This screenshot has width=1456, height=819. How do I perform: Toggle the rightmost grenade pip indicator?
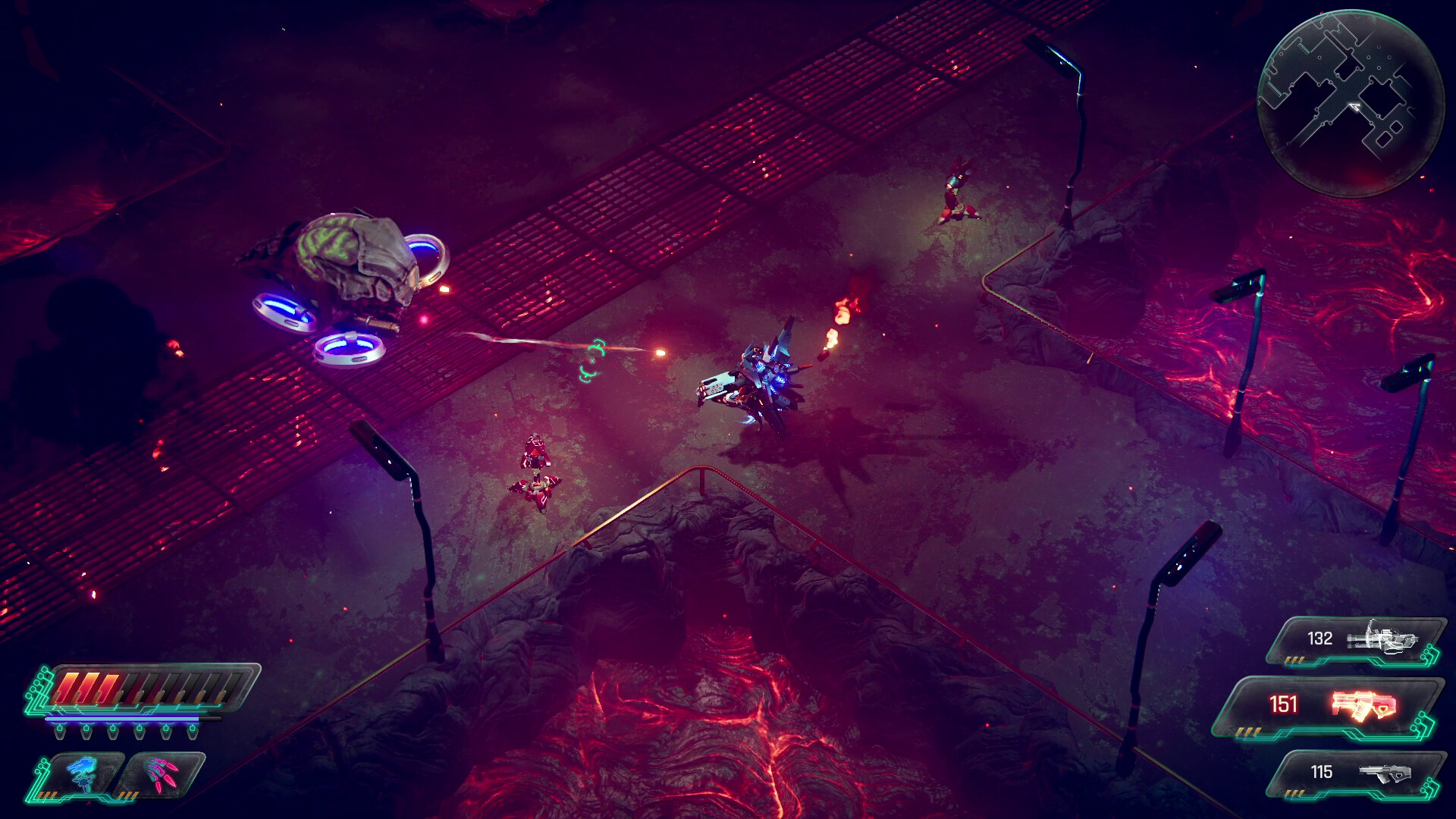pos(193,733)
